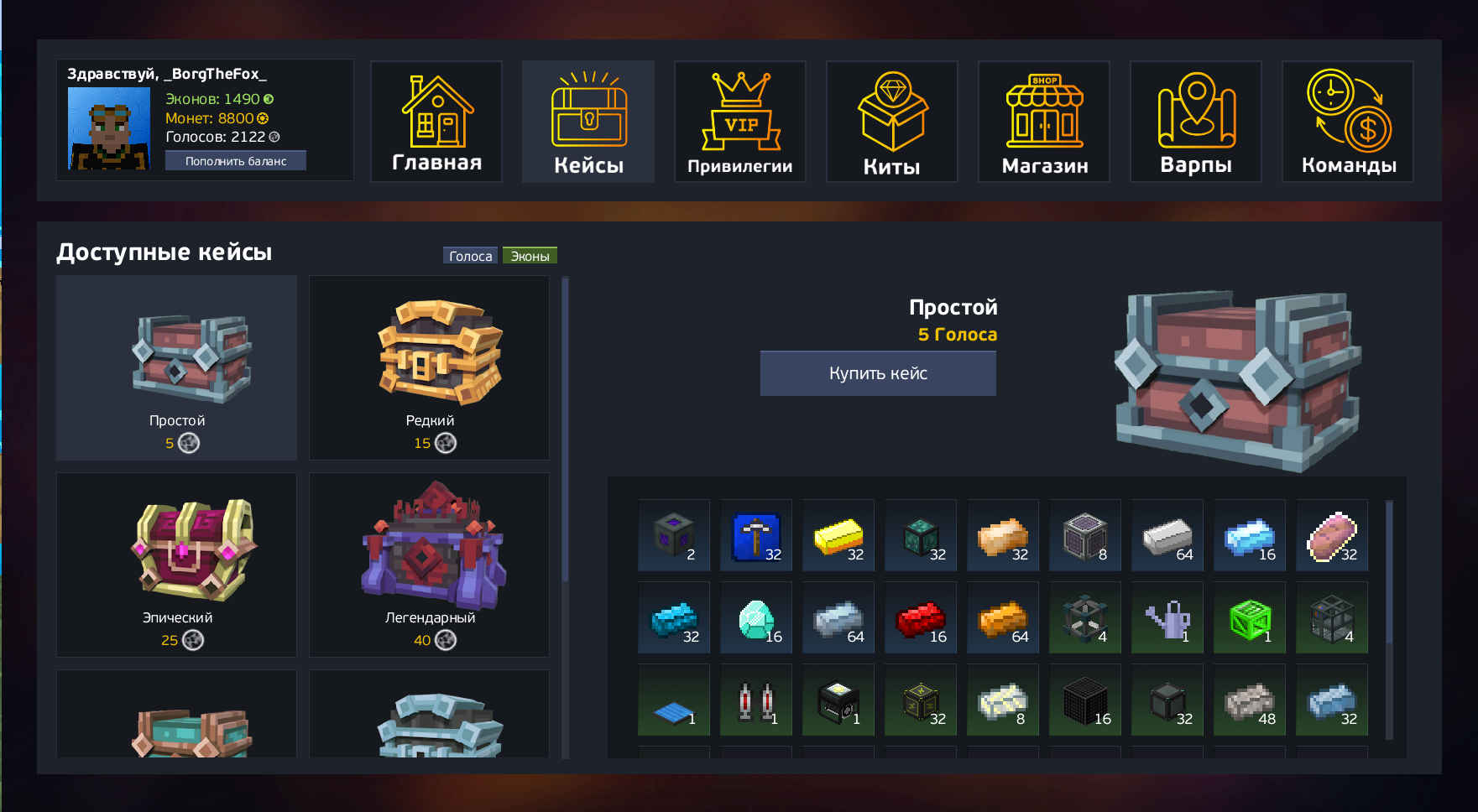Viewport: 1478px width, 812px height.
Task: Select the Кейсы menu section
Action: pos(588,122)
